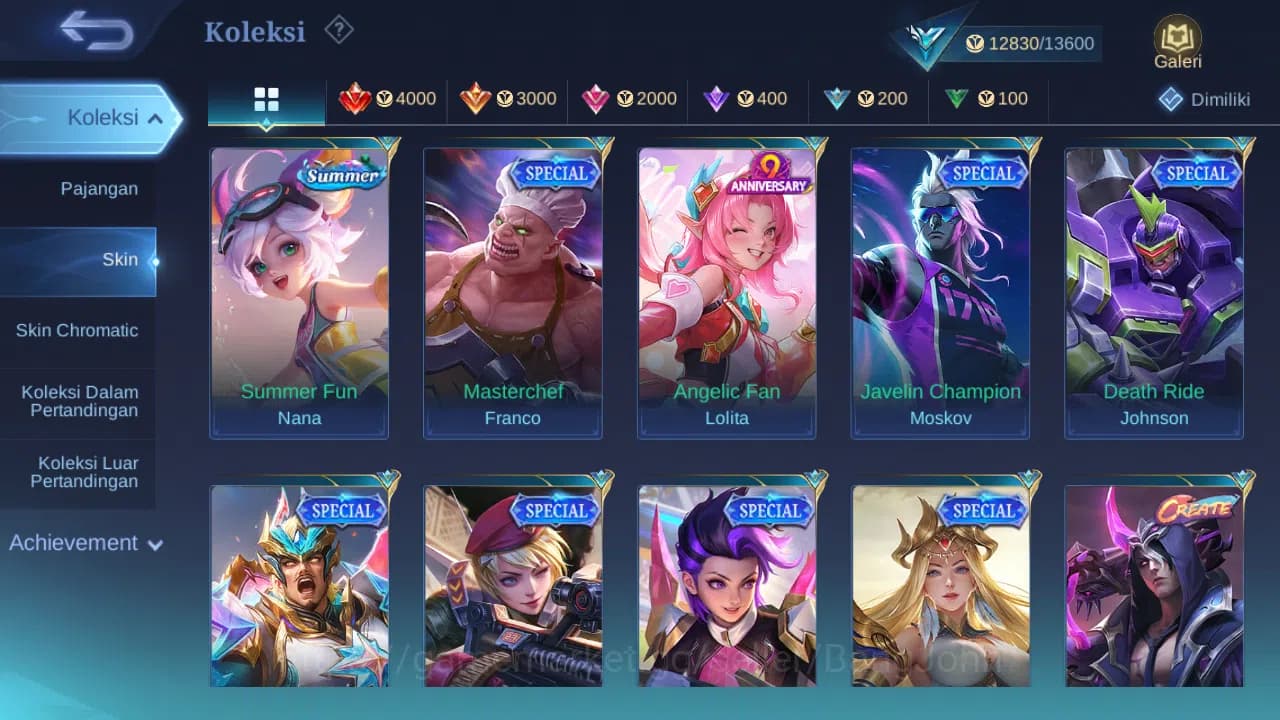Viewport: 1280px width, 720px height.
Task: Filter skins by the green 100-token rarity
Action: 985,99
